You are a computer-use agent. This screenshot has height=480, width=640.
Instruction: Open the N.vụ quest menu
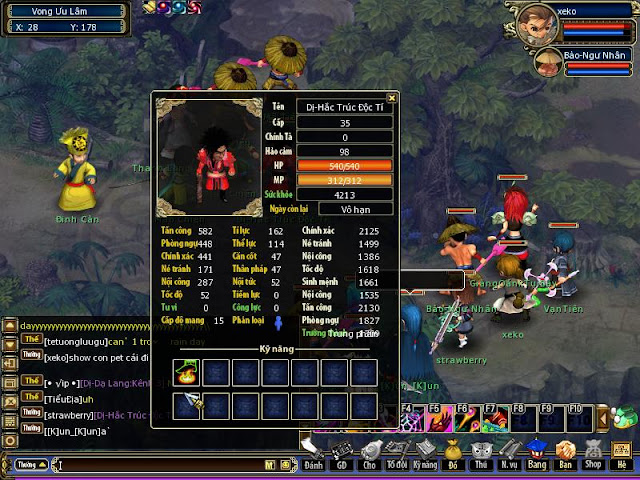coord(509,453)
